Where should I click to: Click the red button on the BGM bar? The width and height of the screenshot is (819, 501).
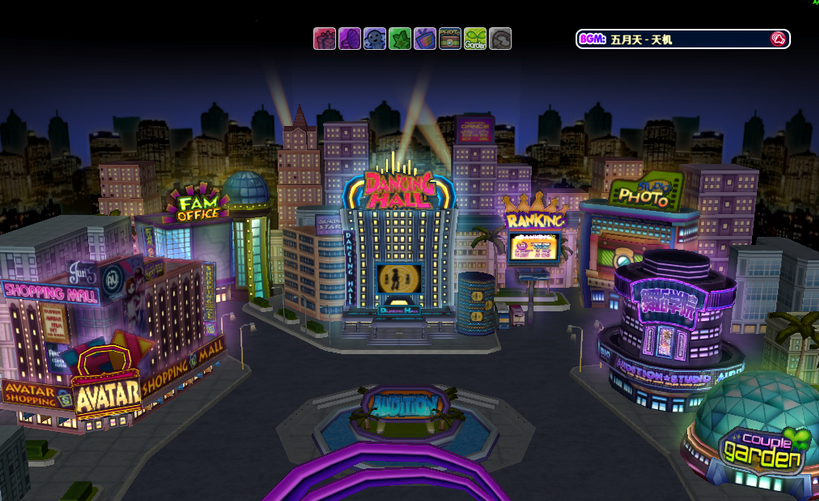tap(777, 39)
